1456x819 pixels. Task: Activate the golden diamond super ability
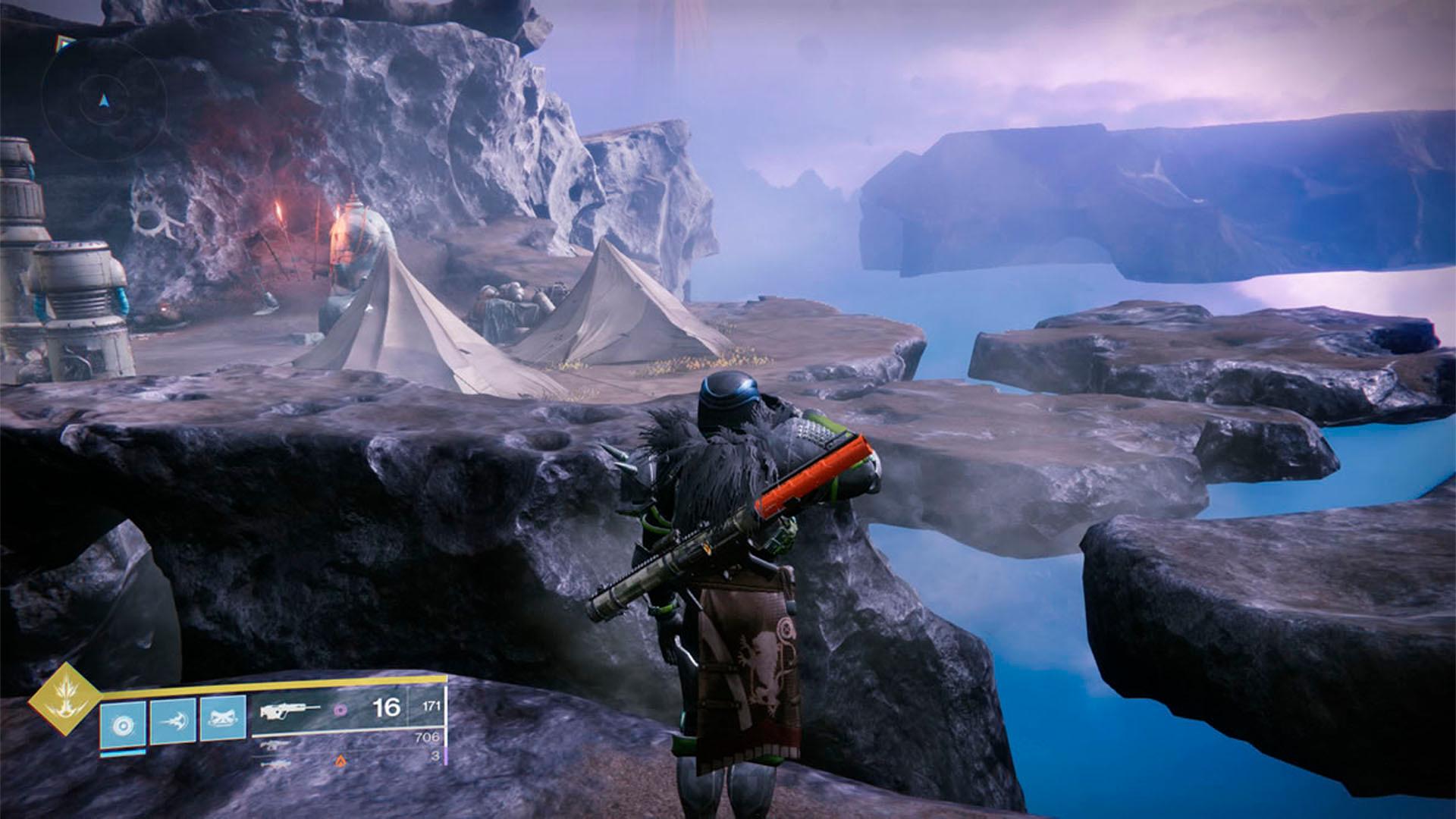(64, 699)
